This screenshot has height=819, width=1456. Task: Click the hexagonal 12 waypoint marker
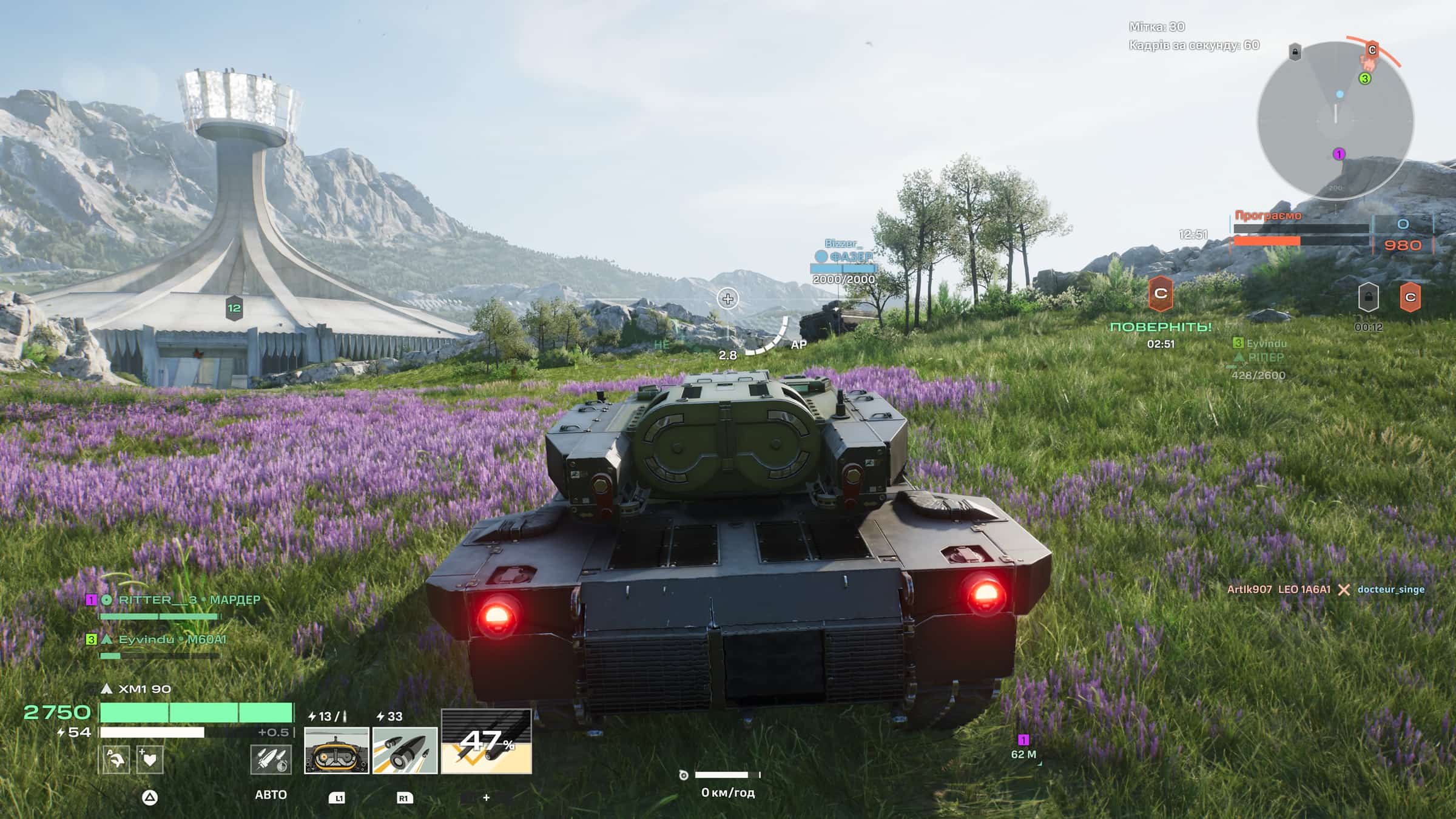[x=234, y=308]
